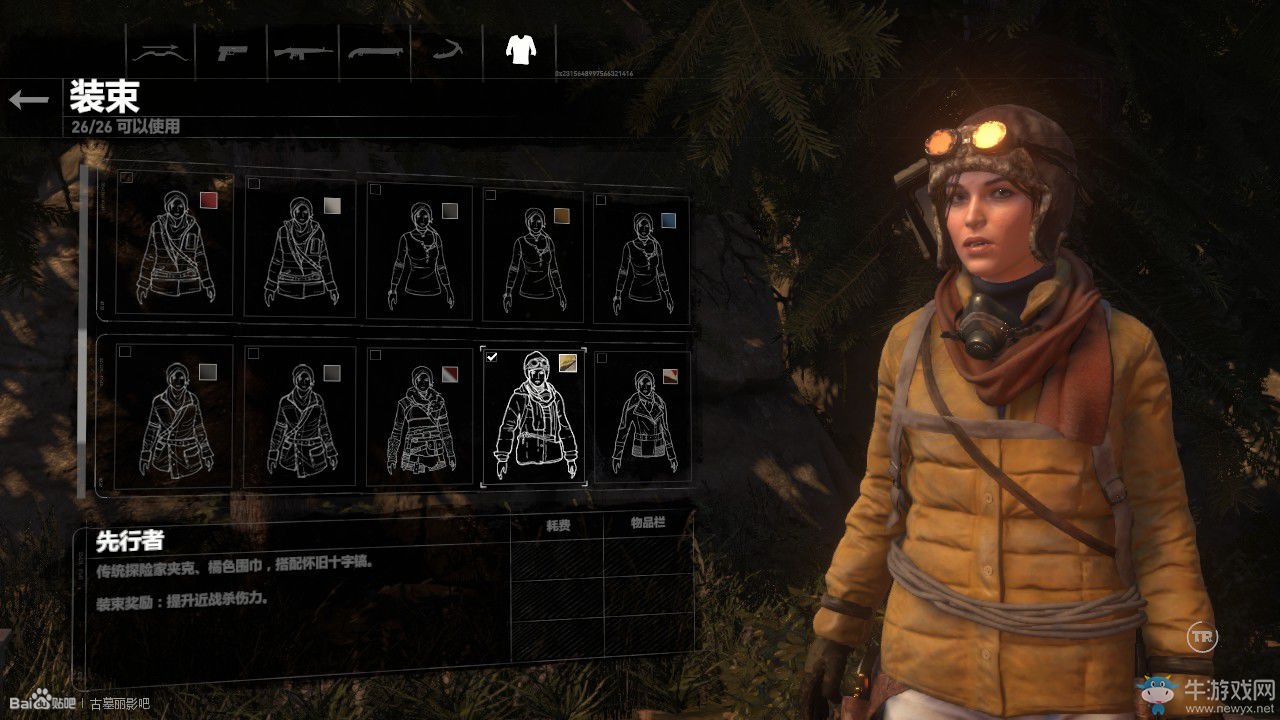Go back using the left arrow
This screenshot has width=1280, height=720.
click(29, 99)
